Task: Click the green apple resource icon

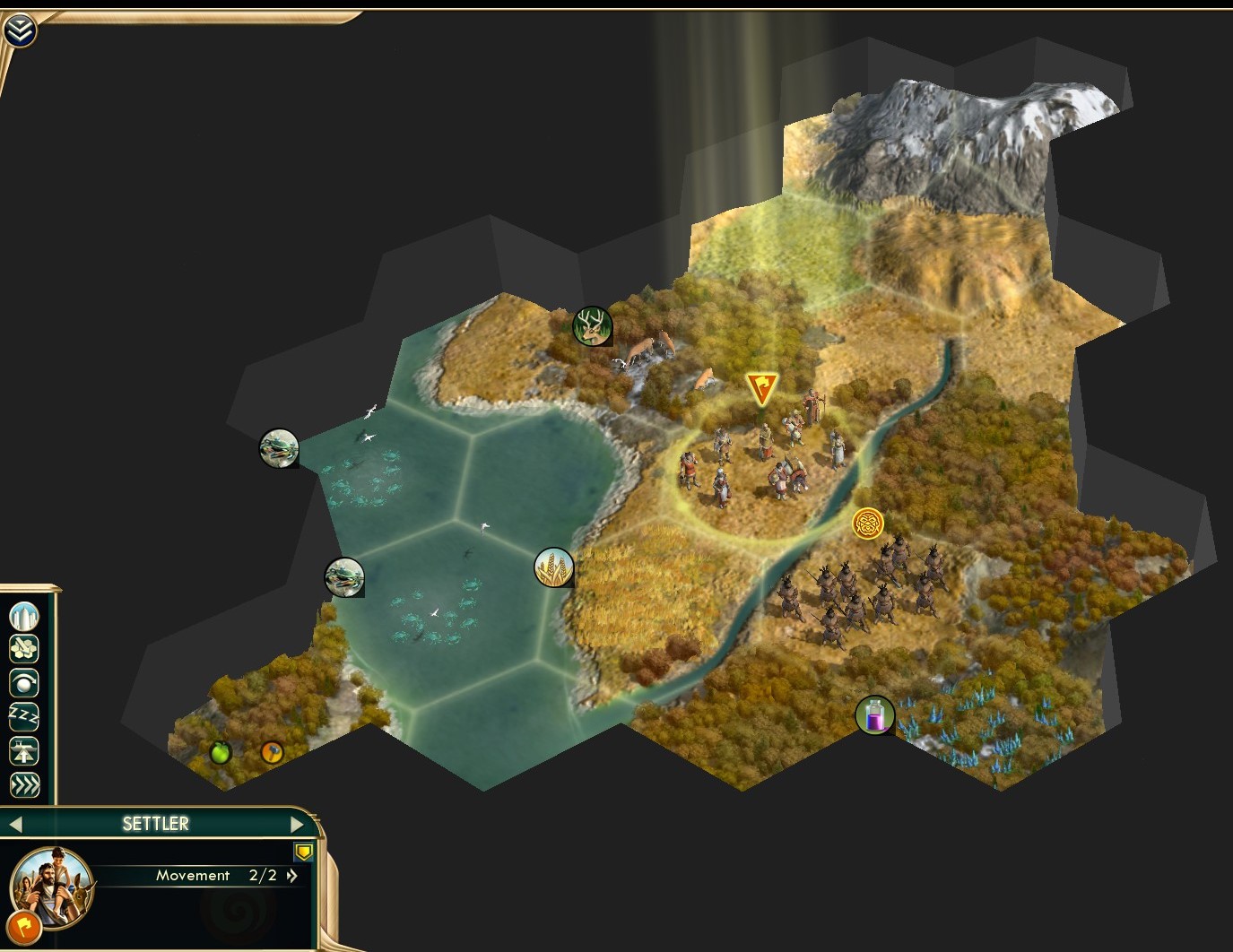Action: [x=220, y=754]
